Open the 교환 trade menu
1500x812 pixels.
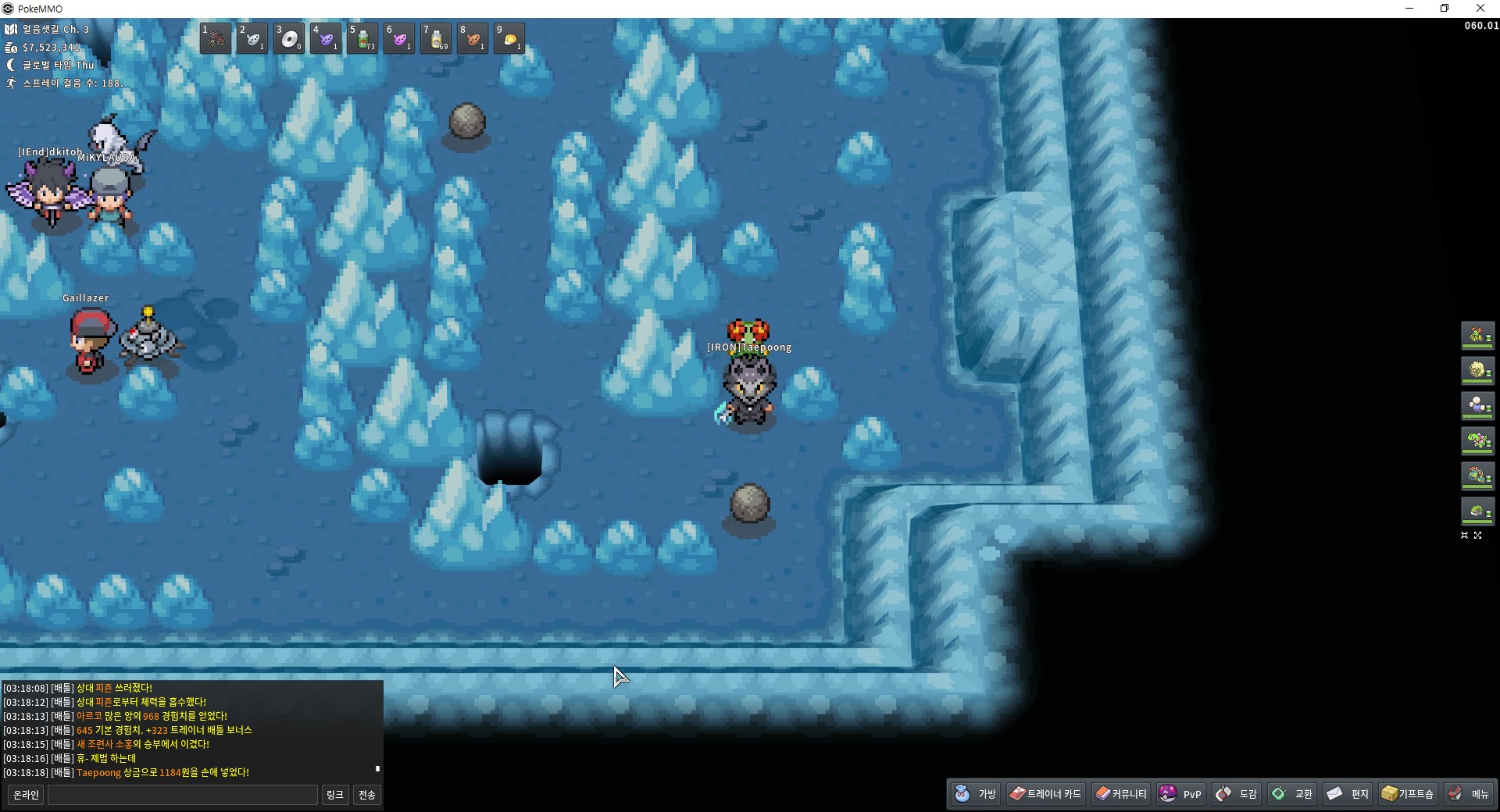(1292, 794)
